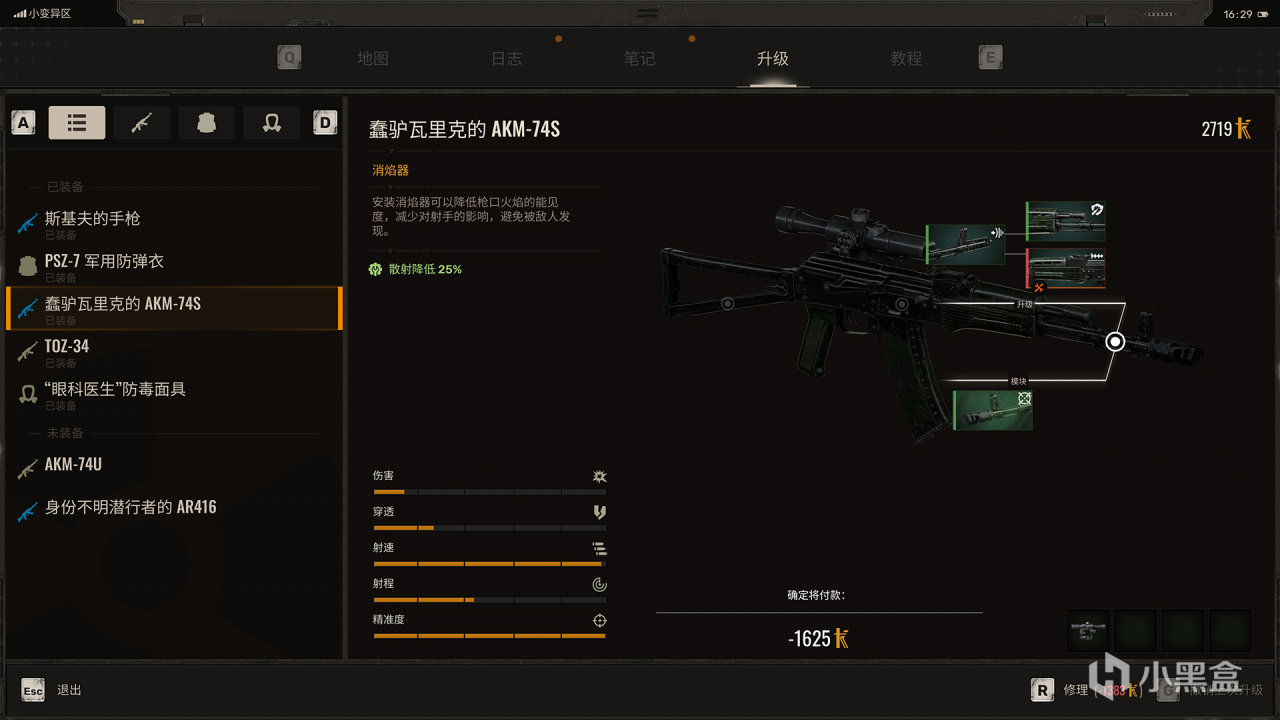Filter the list by weapons (rifle icon)
This screenshot has width=1280, height=720.
142,123
